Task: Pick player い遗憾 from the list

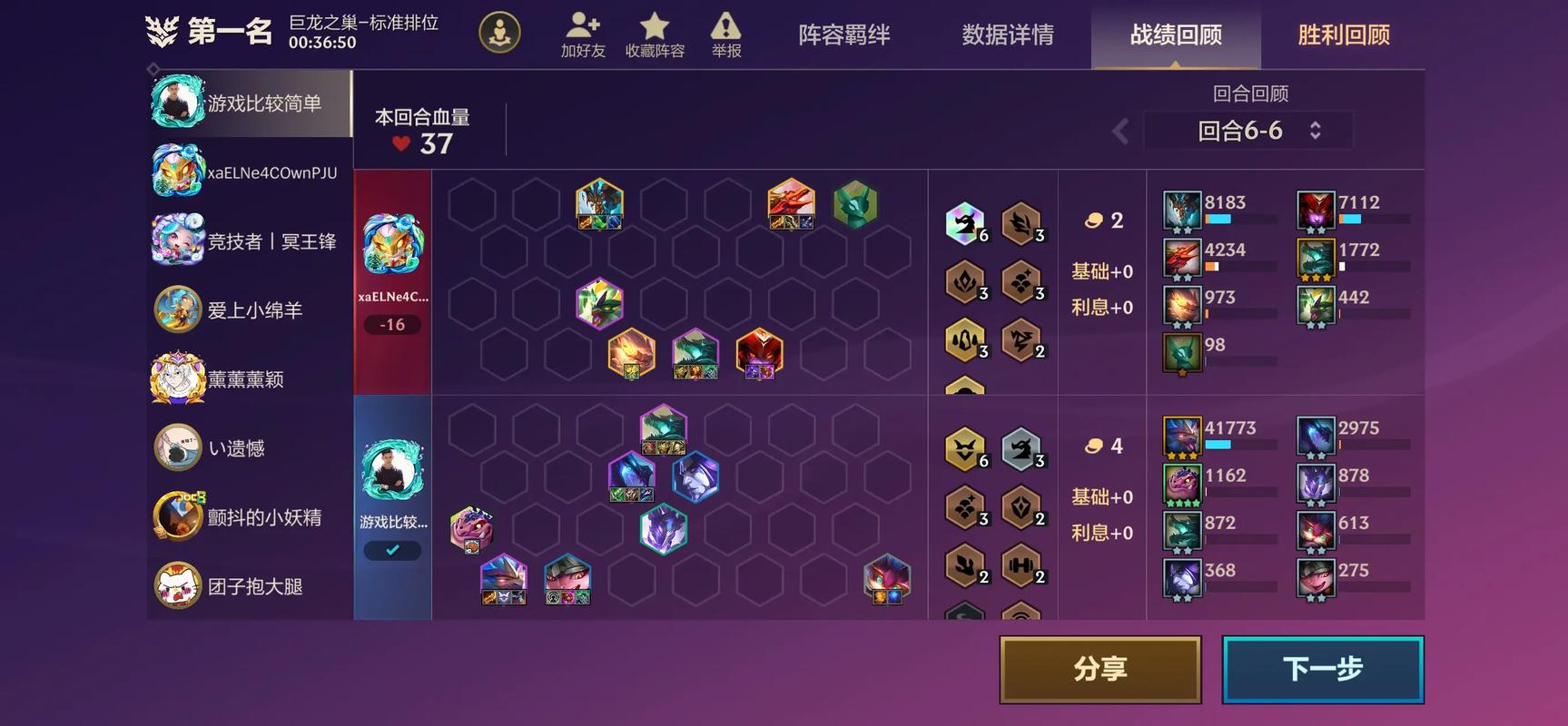Action: 249,448
